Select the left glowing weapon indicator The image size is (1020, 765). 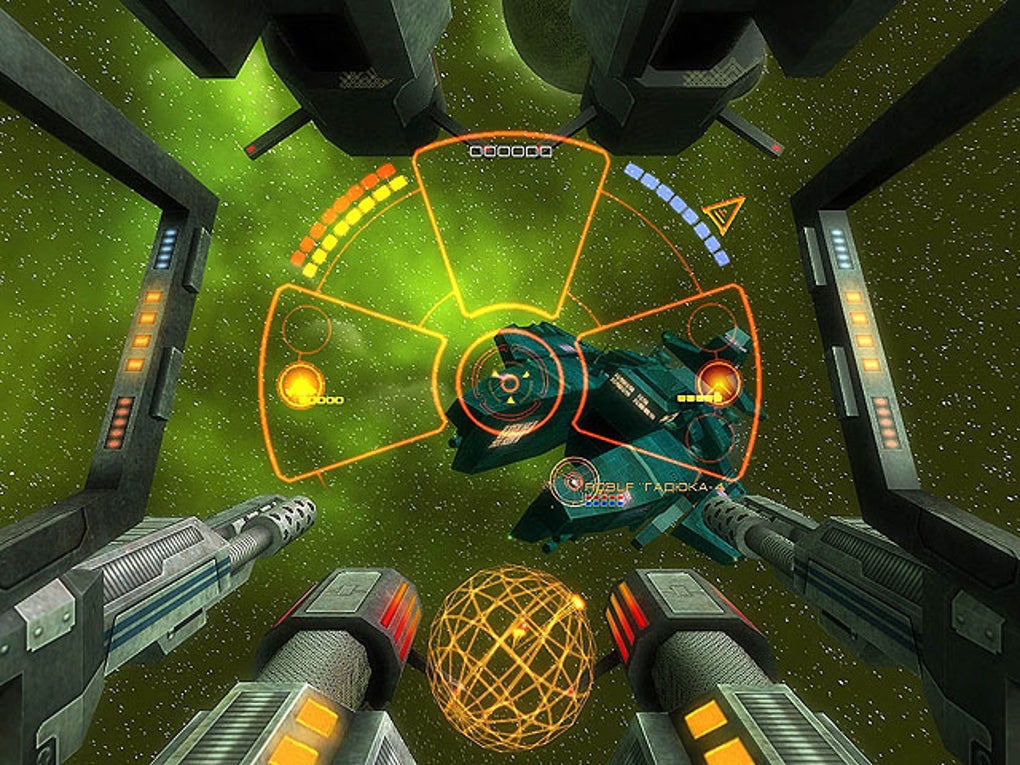click(x=299, y=382)
